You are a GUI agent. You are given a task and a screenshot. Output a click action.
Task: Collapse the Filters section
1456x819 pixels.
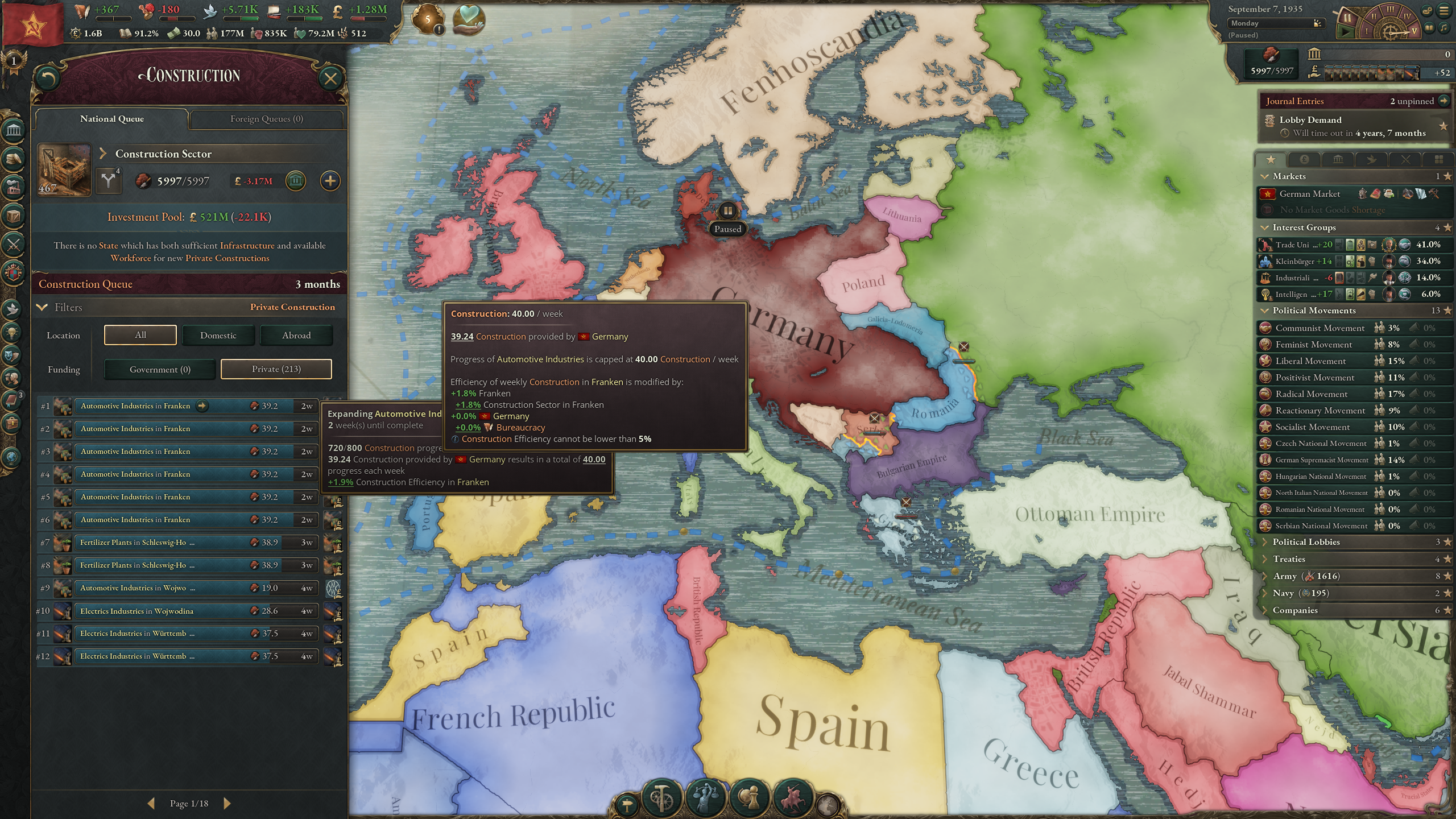[42, 307]
